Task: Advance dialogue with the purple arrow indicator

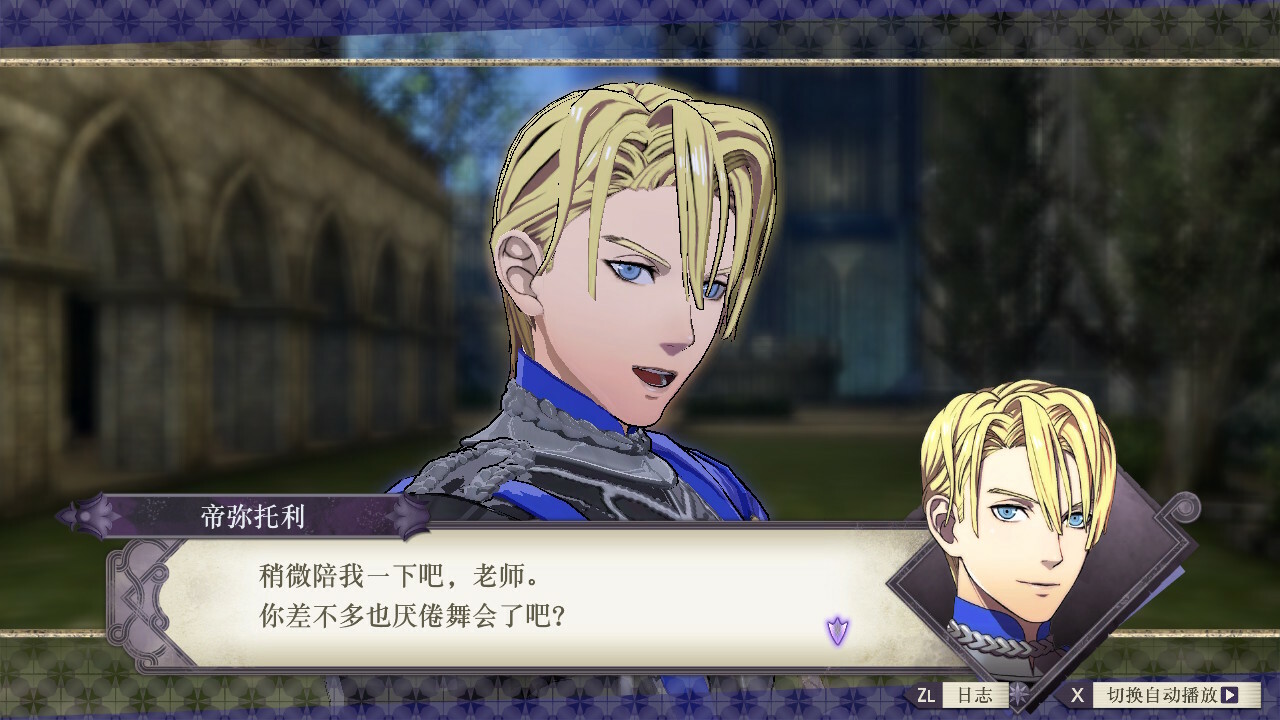Action: pyautogui.click(x=837, y=630)
